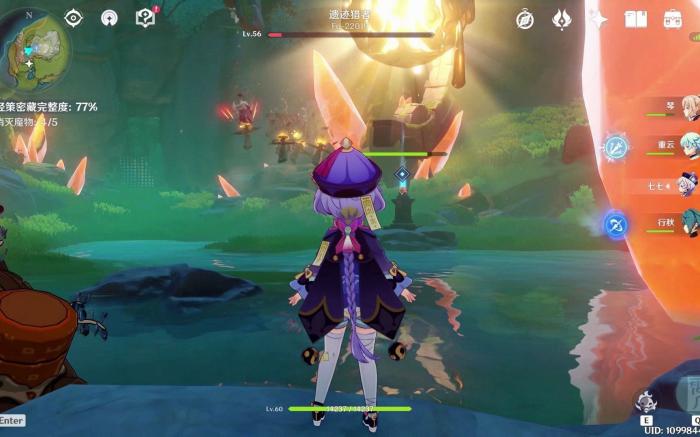Switch to party member 行秋
This screenshot has width=700, height=437.
(689, 223)
